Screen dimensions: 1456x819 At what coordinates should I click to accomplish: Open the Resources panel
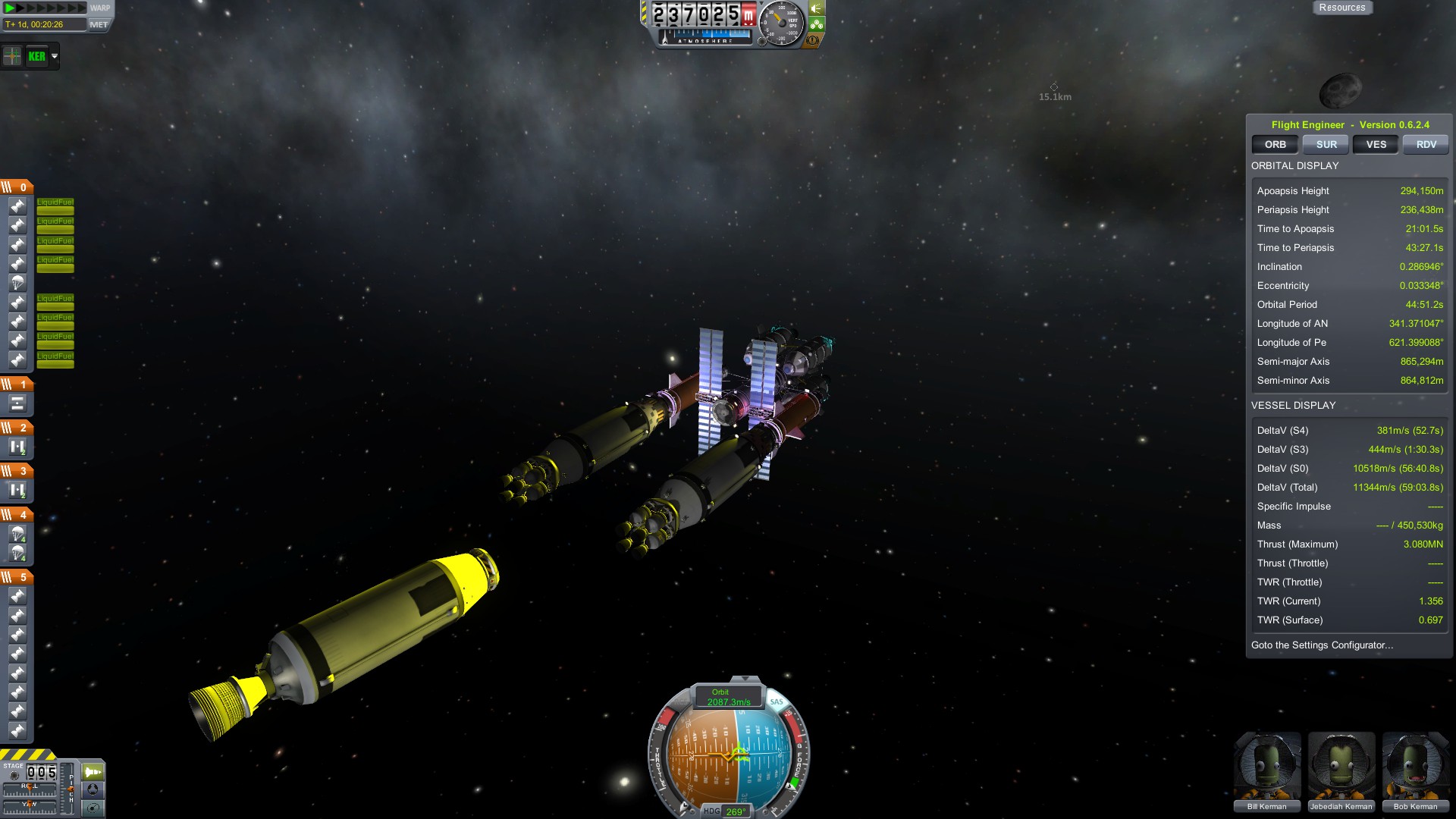pos(1341,8)
